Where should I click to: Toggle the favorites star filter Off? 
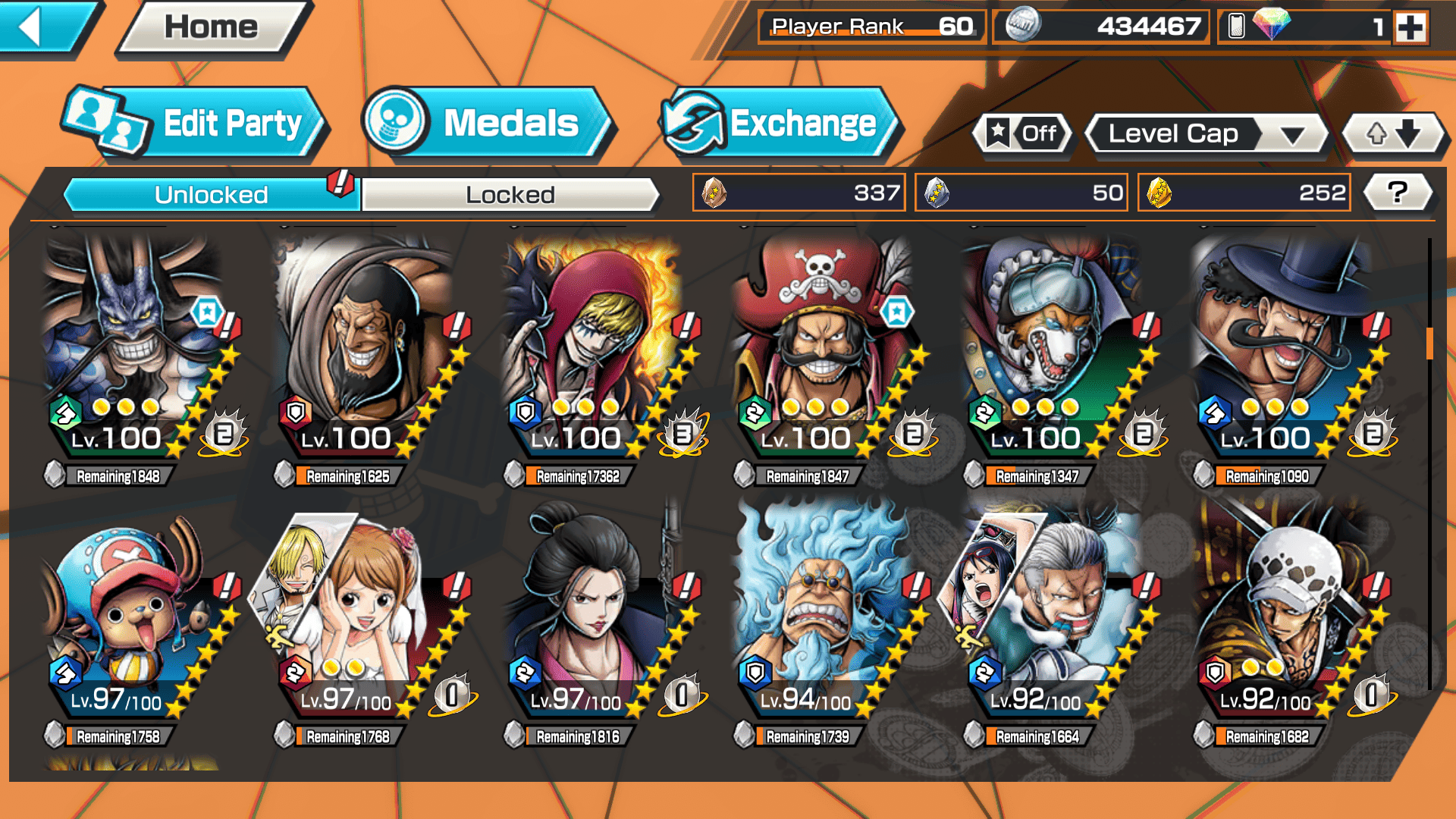(x=1023, y=134)
